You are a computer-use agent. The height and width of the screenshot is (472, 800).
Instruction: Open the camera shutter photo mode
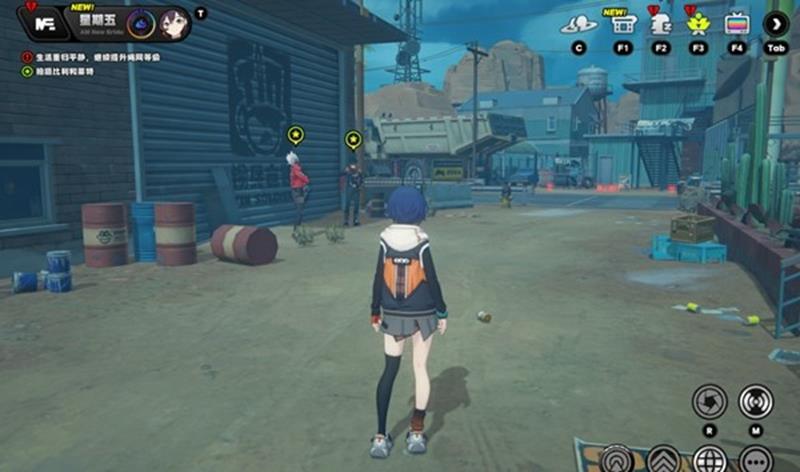(709, 401)
